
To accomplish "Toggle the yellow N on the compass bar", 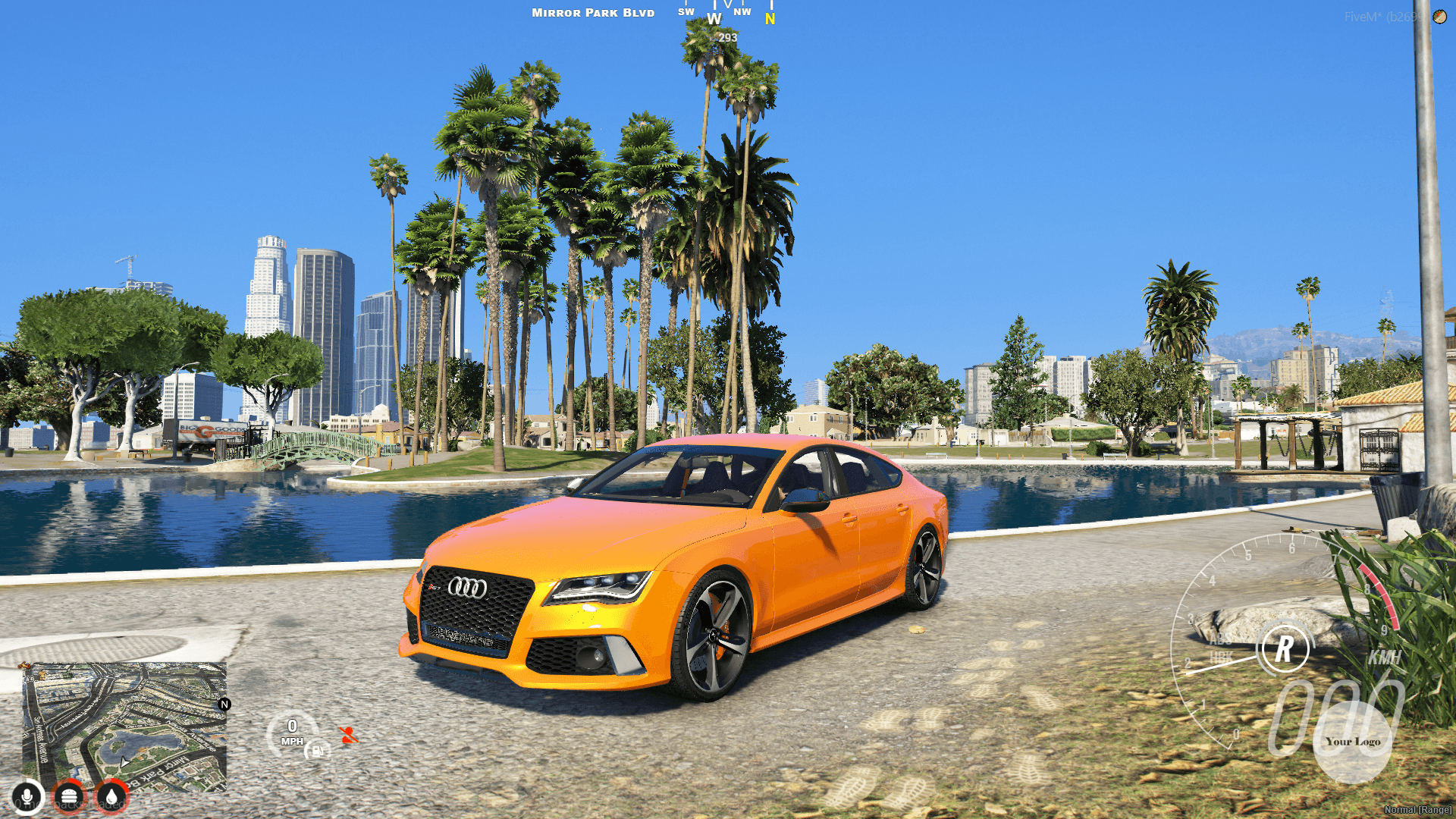I will point(769,18).
